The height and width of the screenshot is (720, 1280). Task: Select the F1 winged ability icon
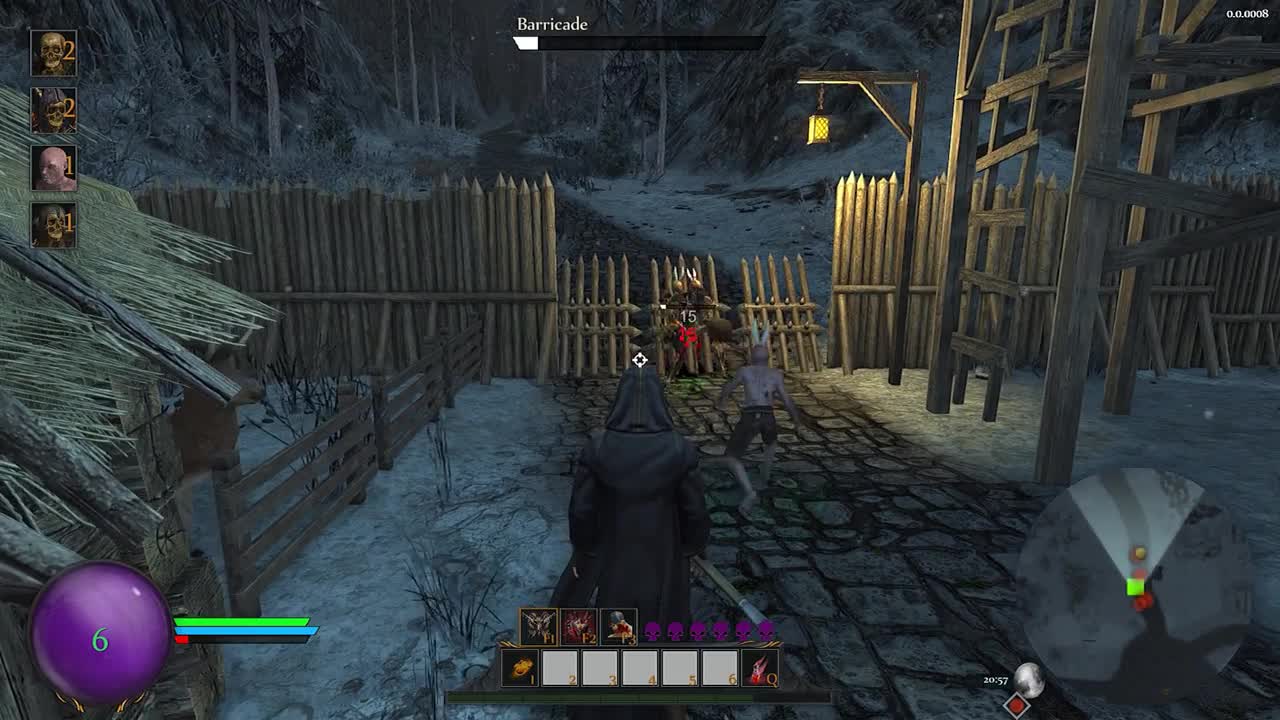(x=536, y=628)
